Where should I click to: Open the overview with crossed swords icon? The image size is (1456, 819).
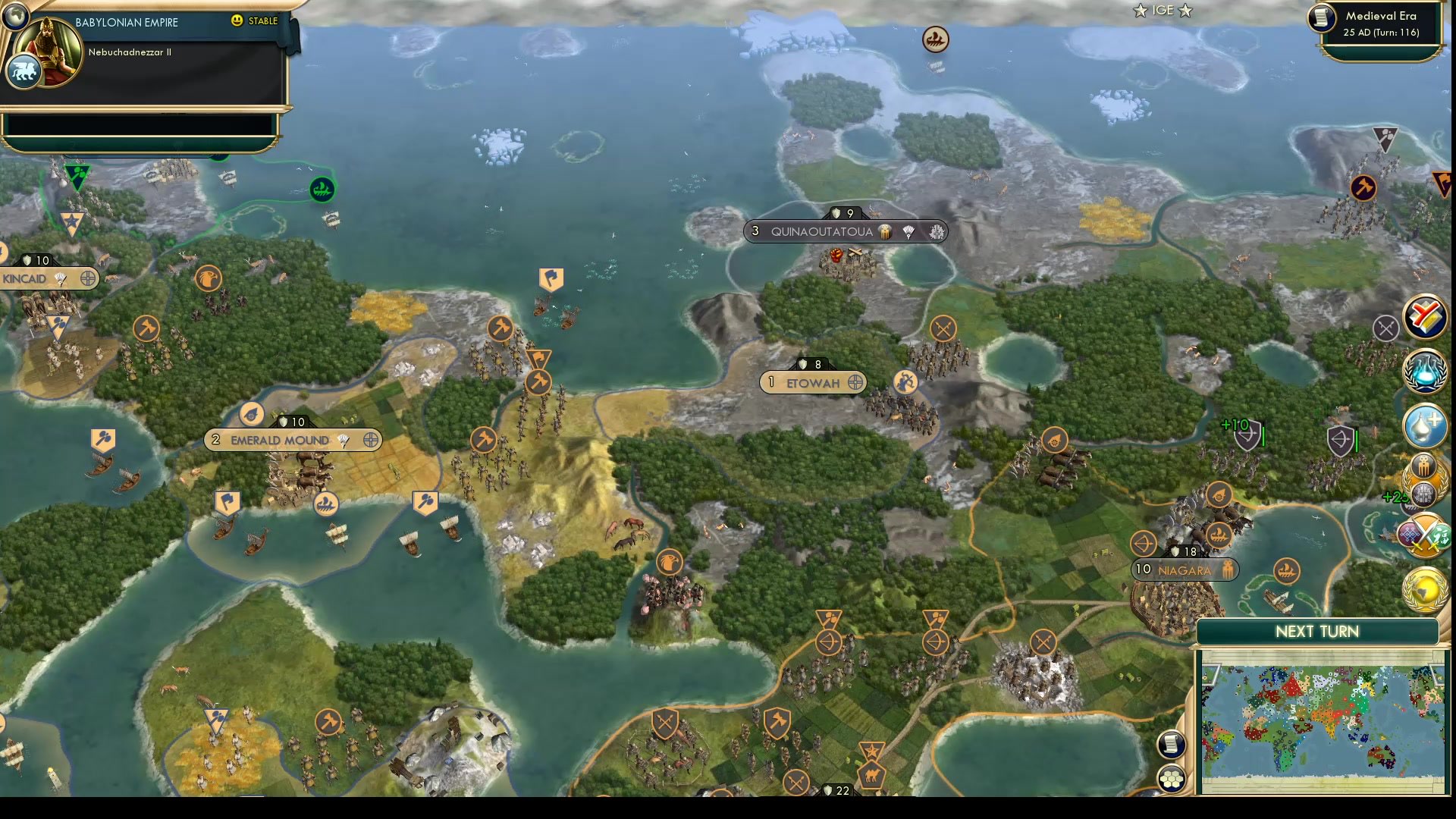click(x=1424, y=533)
